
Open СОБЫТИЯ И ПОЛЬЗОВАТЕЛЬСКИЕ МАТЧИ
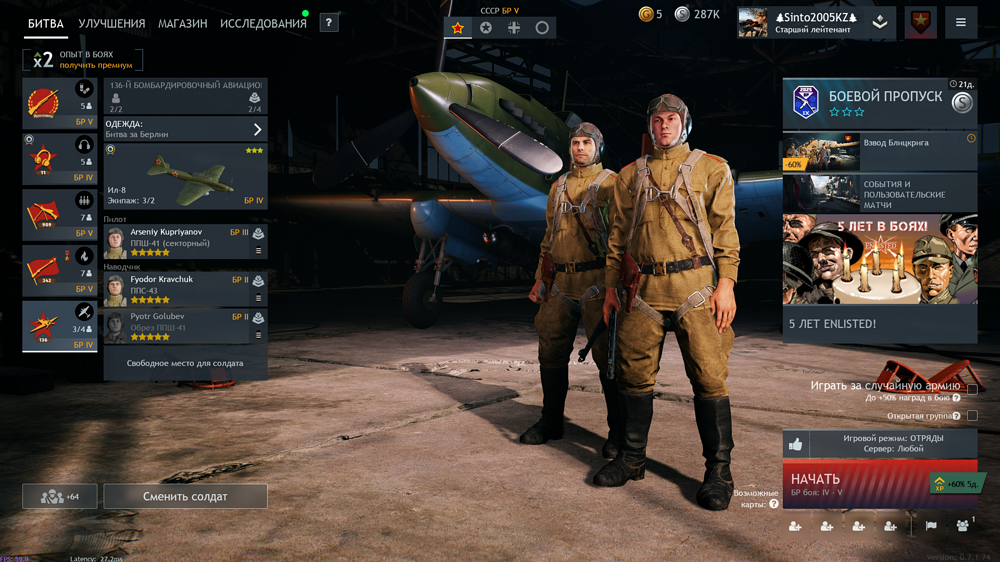pyautogui.click(x=880, y=193)
